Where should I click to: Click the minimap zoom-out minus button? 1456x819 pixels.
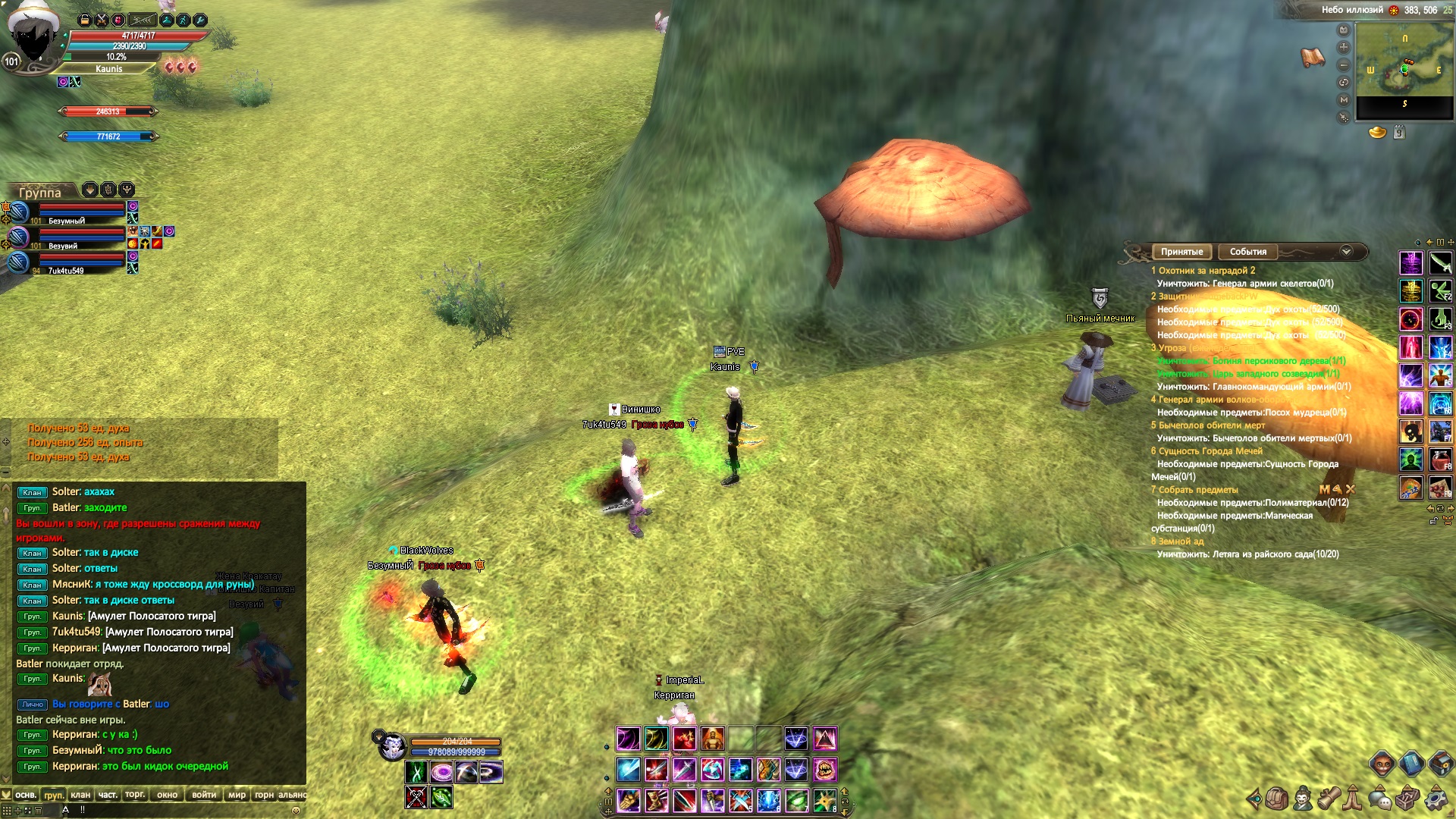click(1344, 64)
